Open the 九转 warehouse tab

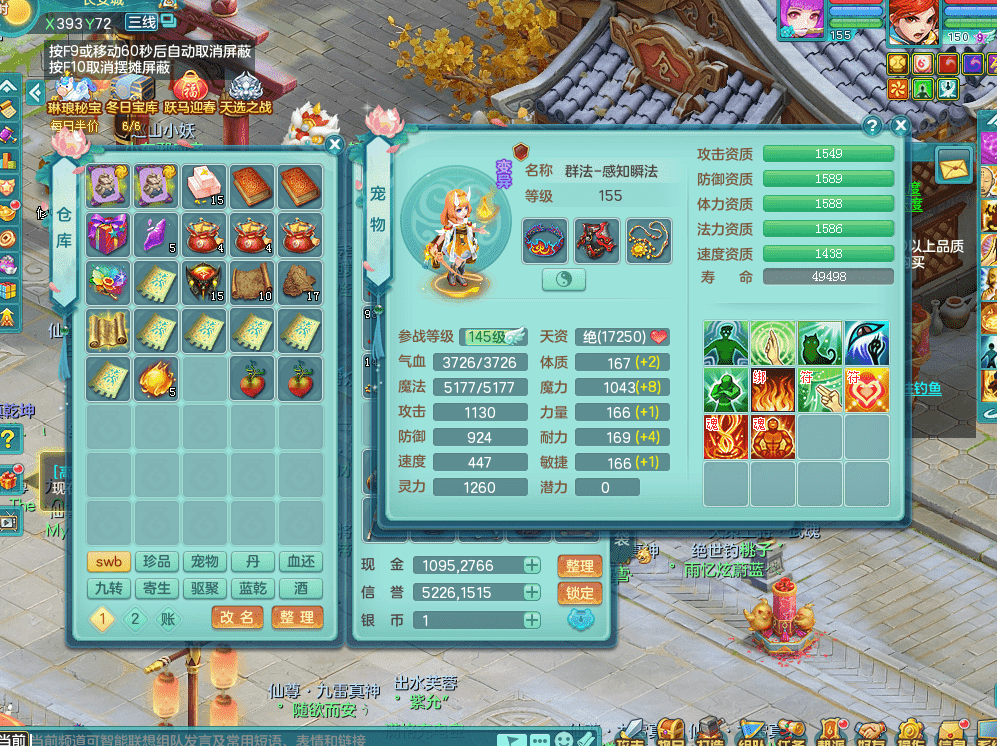108,589
